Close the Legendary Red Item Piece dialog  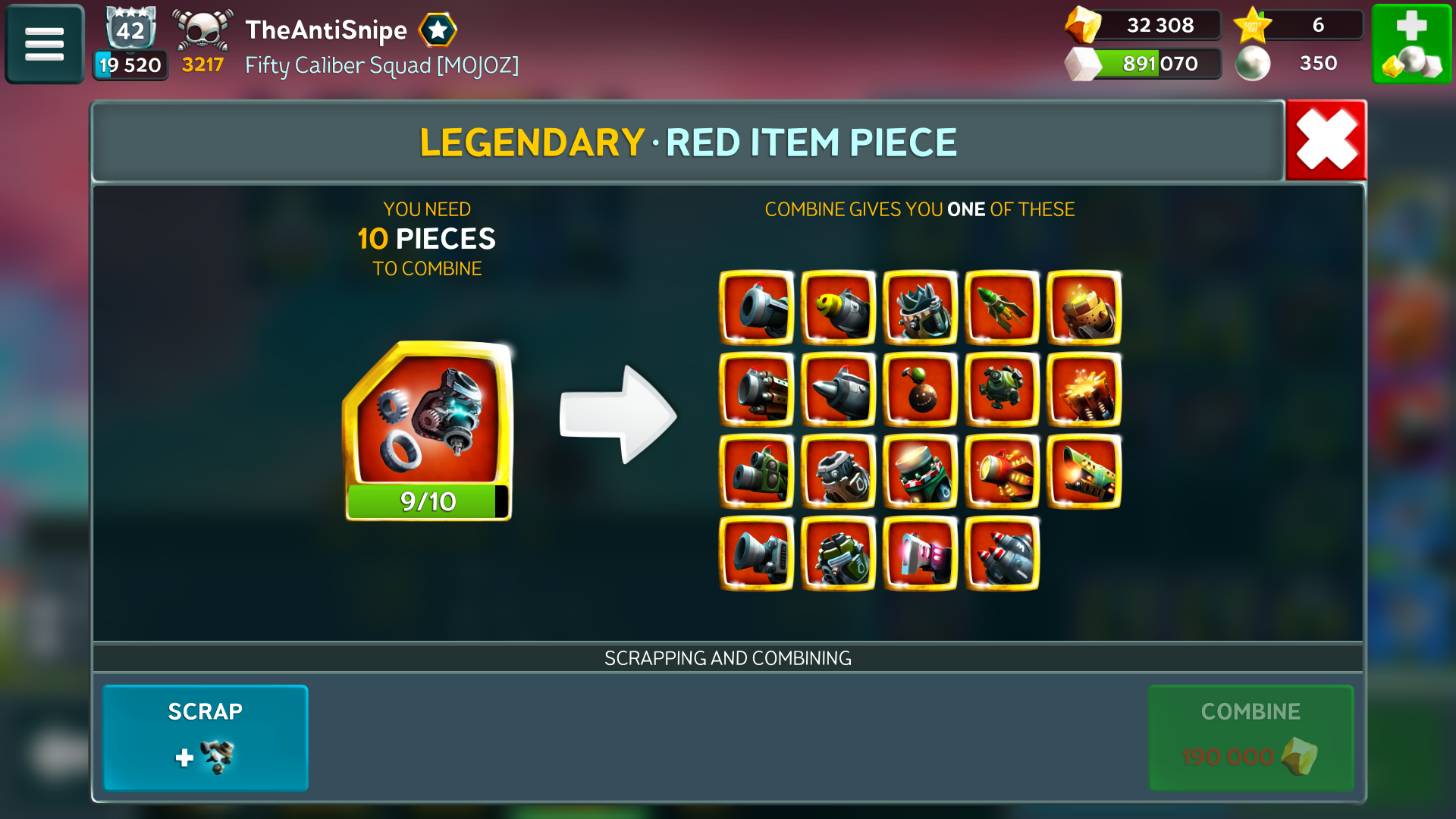click(1326, 140)
